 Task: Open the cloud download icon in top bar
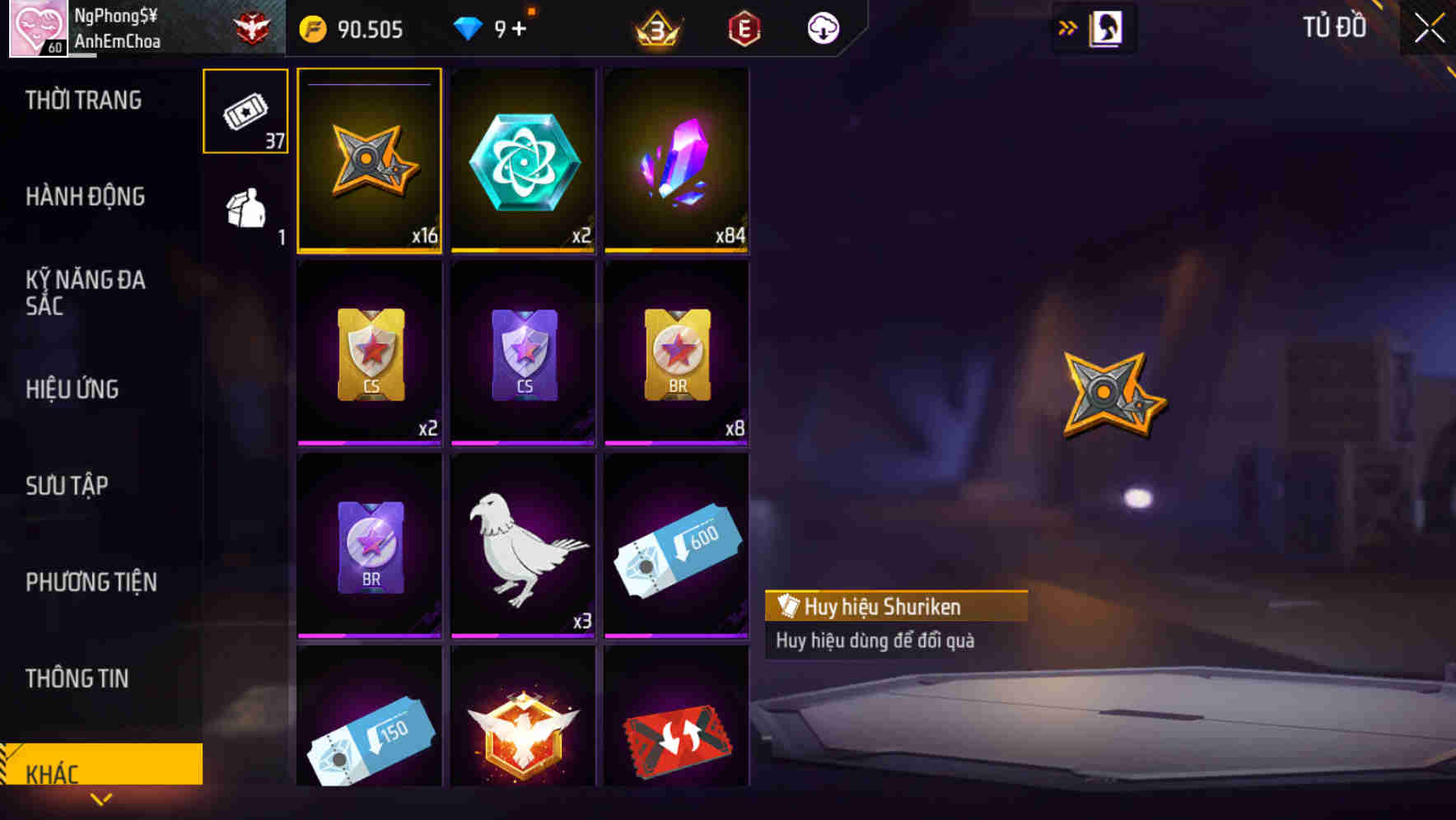tap(821, 27)
